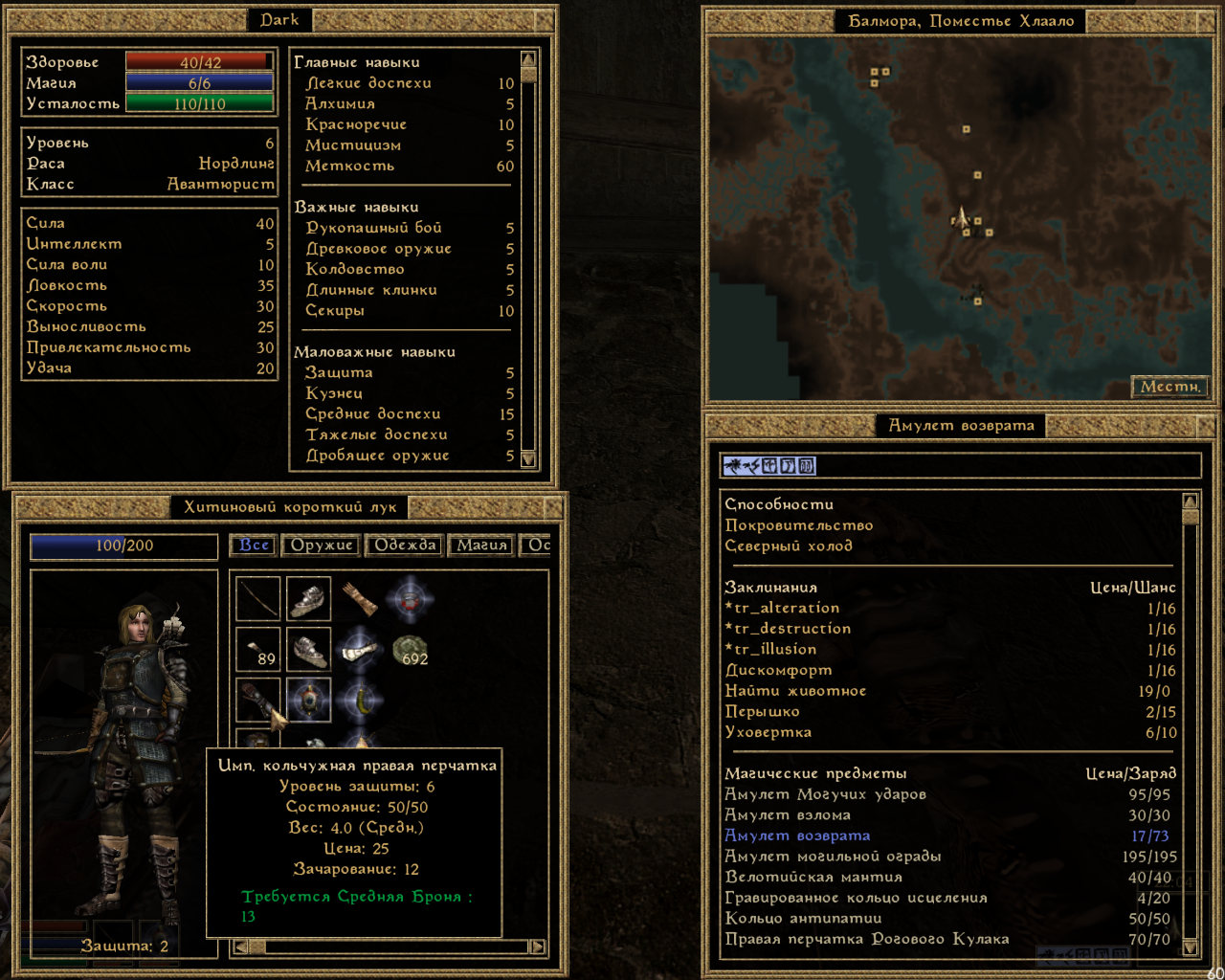Image resolution: width=1225 pixels, height=980 pixels.
Task: Select the gold coin stack of 692
Action: point(411,651)
